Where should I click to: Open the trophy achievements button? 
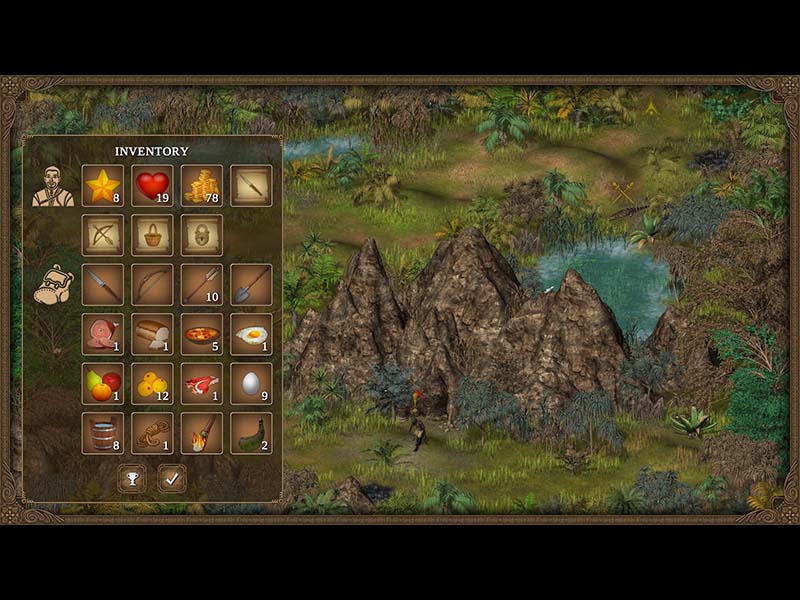tap(131, 479)
